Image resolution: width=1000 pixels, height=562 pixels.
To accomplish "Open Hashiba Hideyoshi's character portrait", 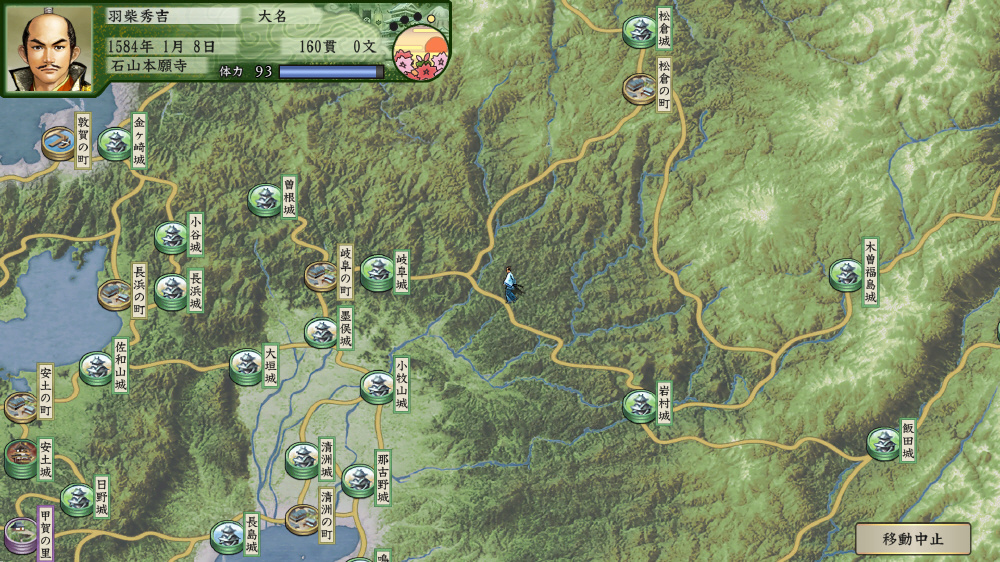I will [x=50, y=49].
